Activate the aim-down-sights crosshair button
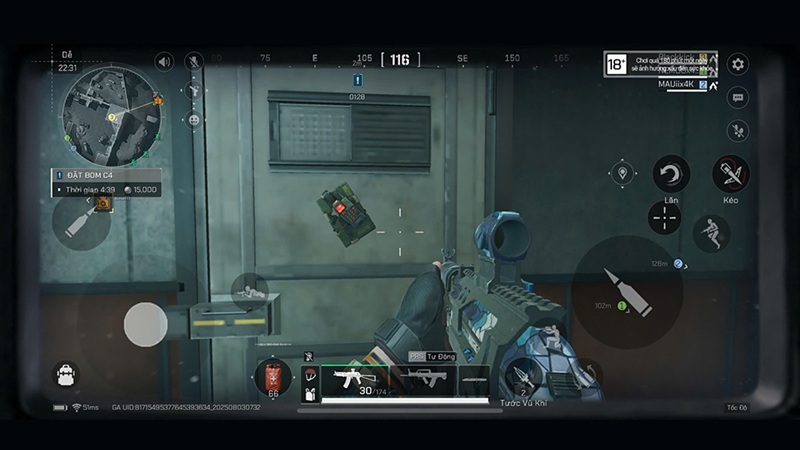Image resolution: width=800 pixels, height=450 pixels. (665, 217)
